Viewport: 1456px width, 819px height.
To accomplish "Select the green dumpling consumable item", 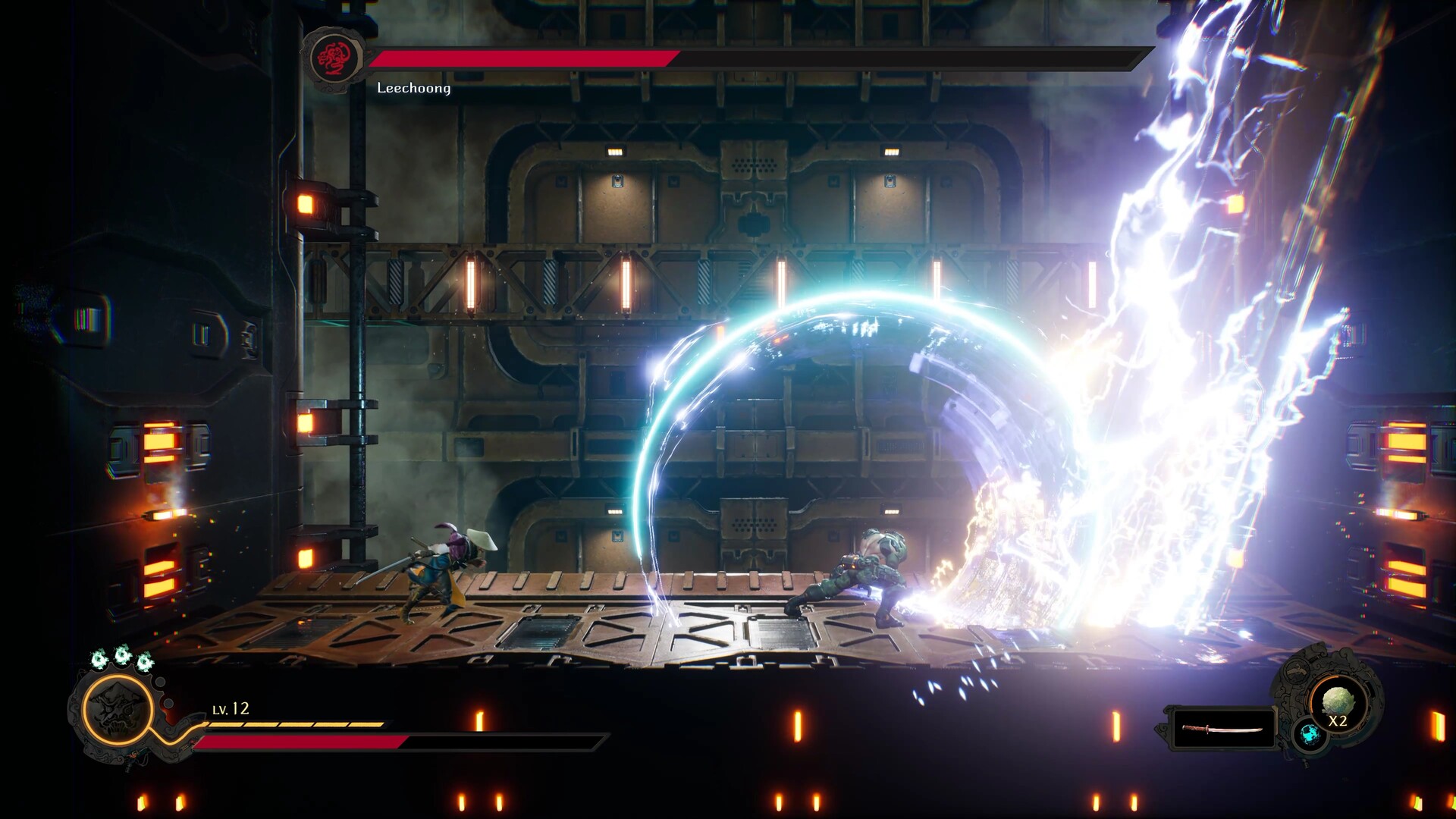I will click(1339, 701).
